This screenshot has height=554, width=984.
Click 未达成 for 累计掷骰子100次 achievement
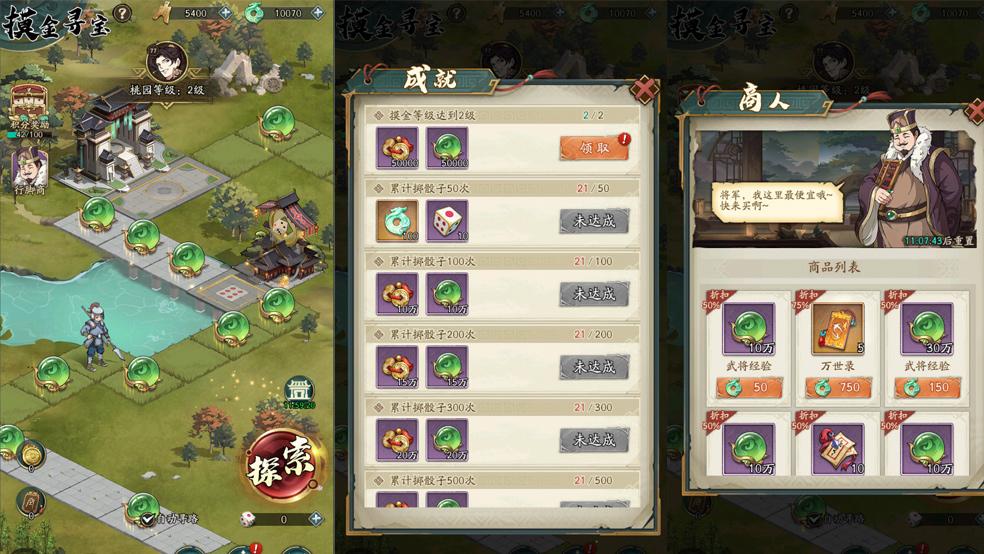click(594, 294)
